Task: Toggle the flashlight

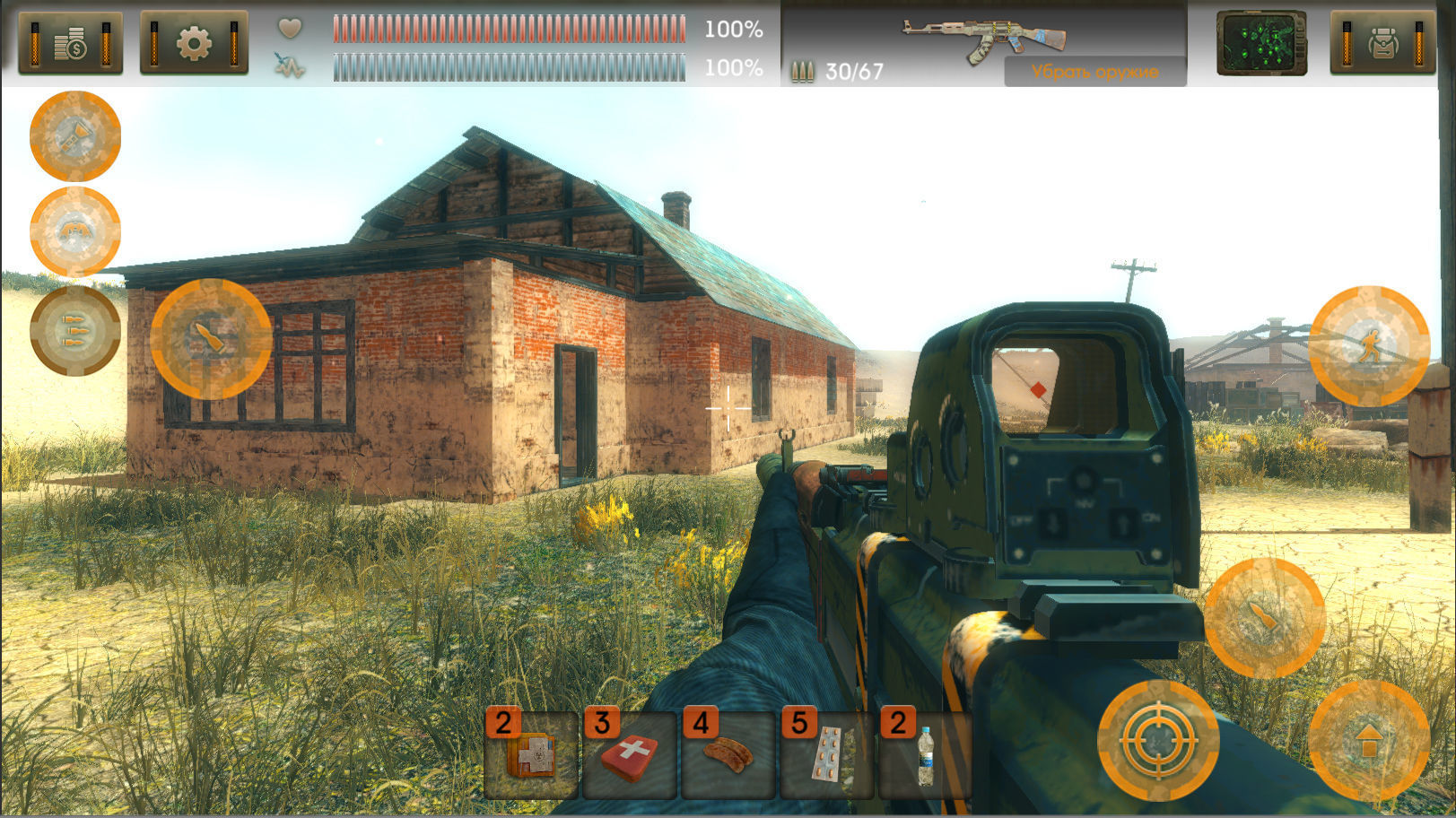Action: pyautogui.click(x=75, y=136)
